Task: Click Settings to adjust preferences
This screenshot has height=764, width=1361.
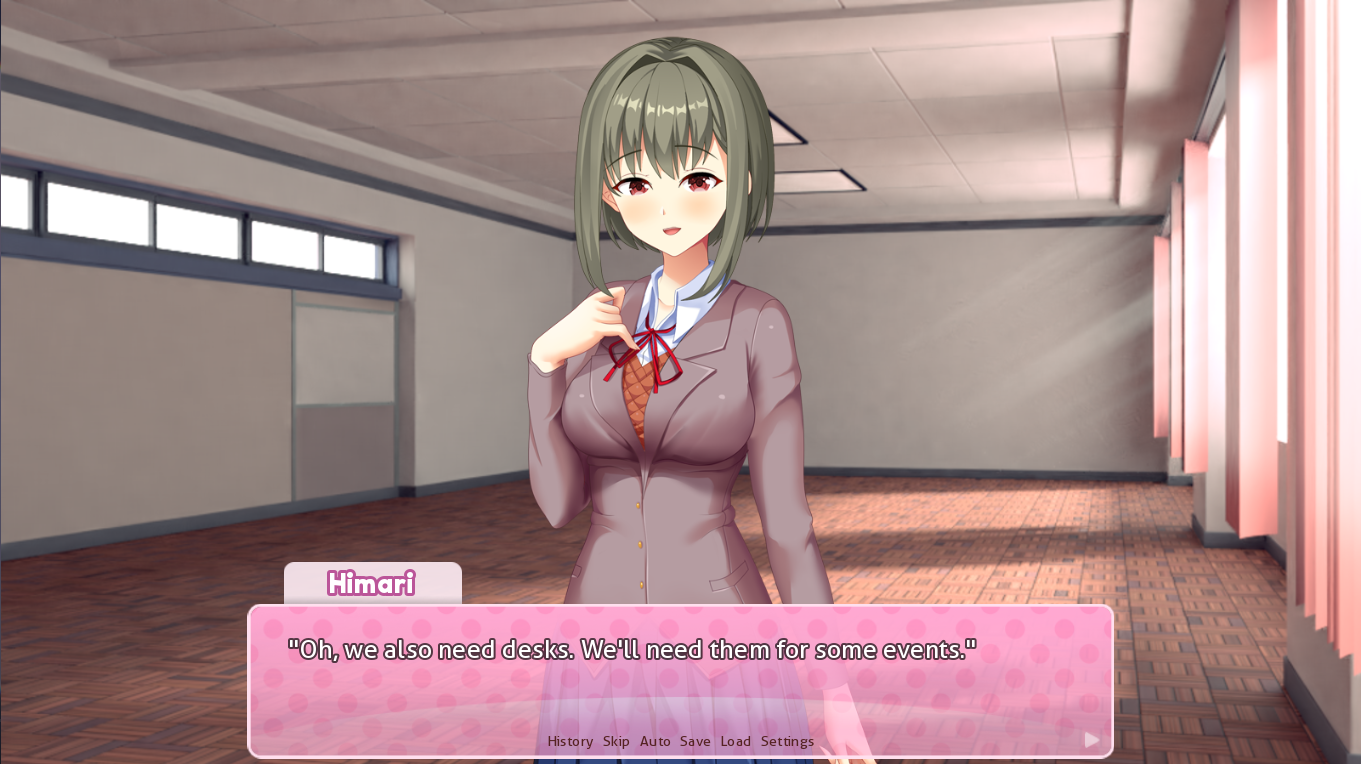Action: [x=787, y=741]
